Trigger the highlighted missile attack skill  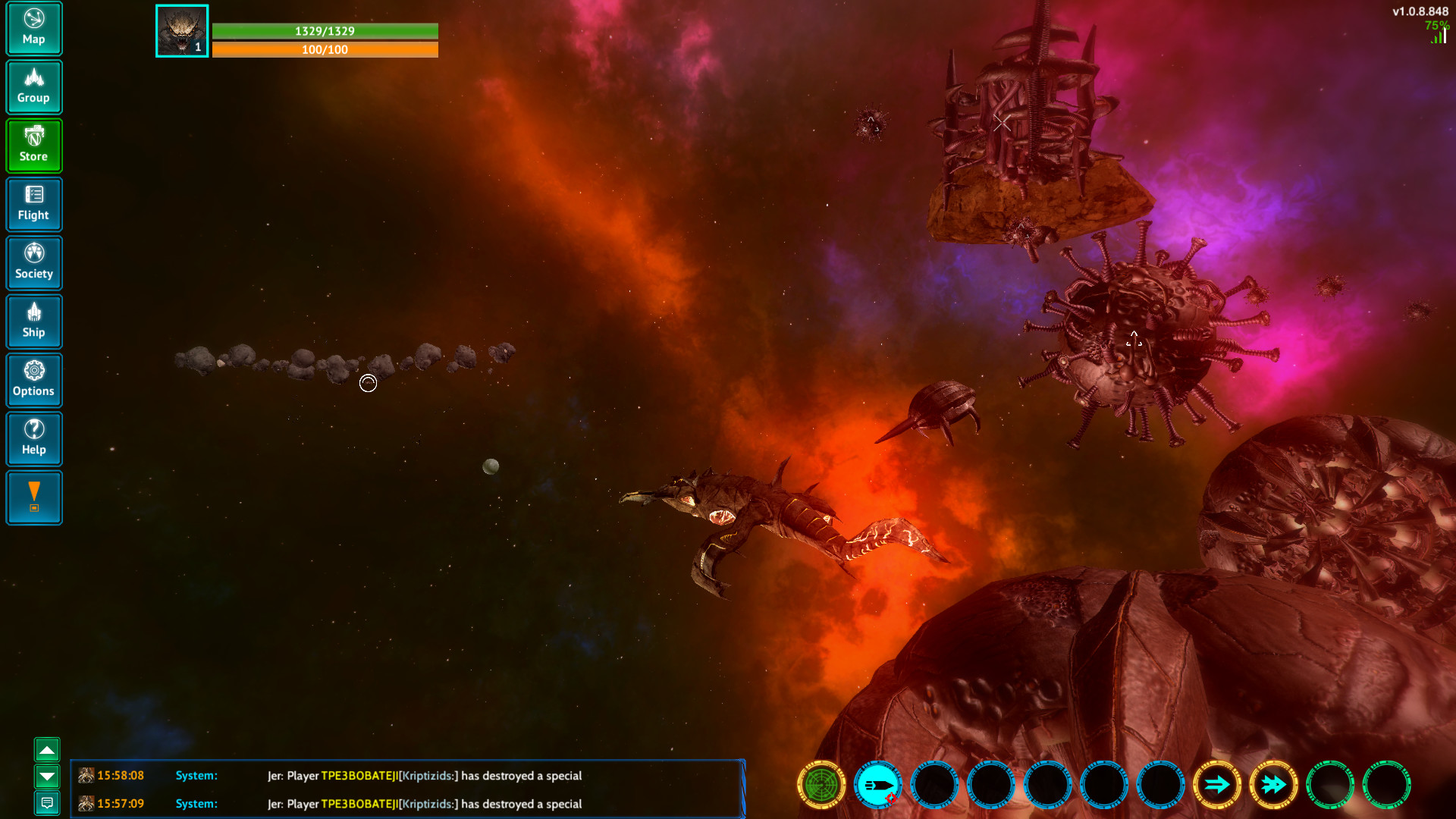point(877,786)
